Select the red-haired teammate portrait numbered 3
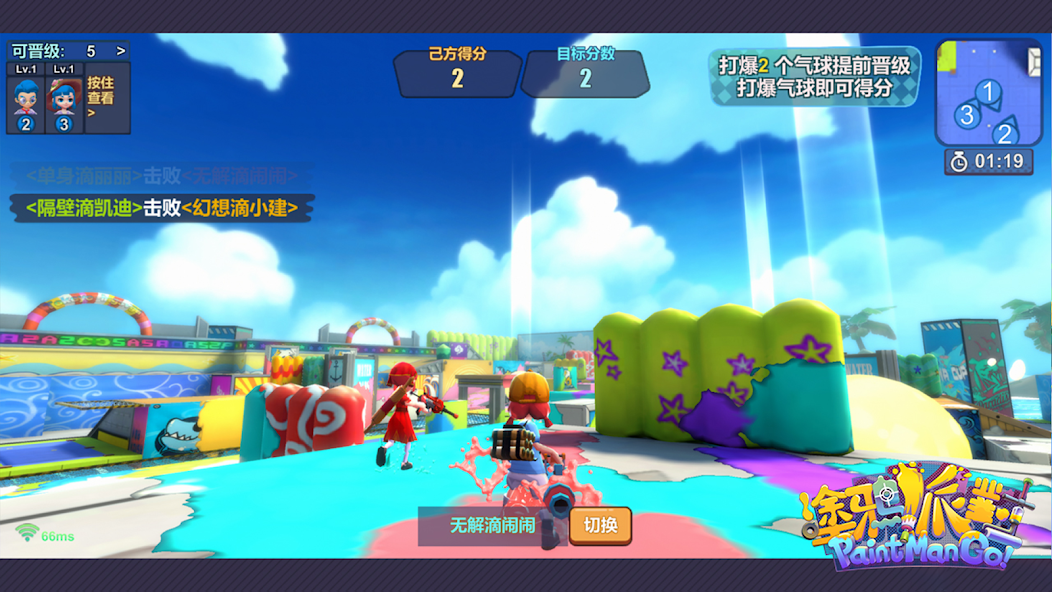This screenshot has width=1052, height=592. tap(64, 102)
